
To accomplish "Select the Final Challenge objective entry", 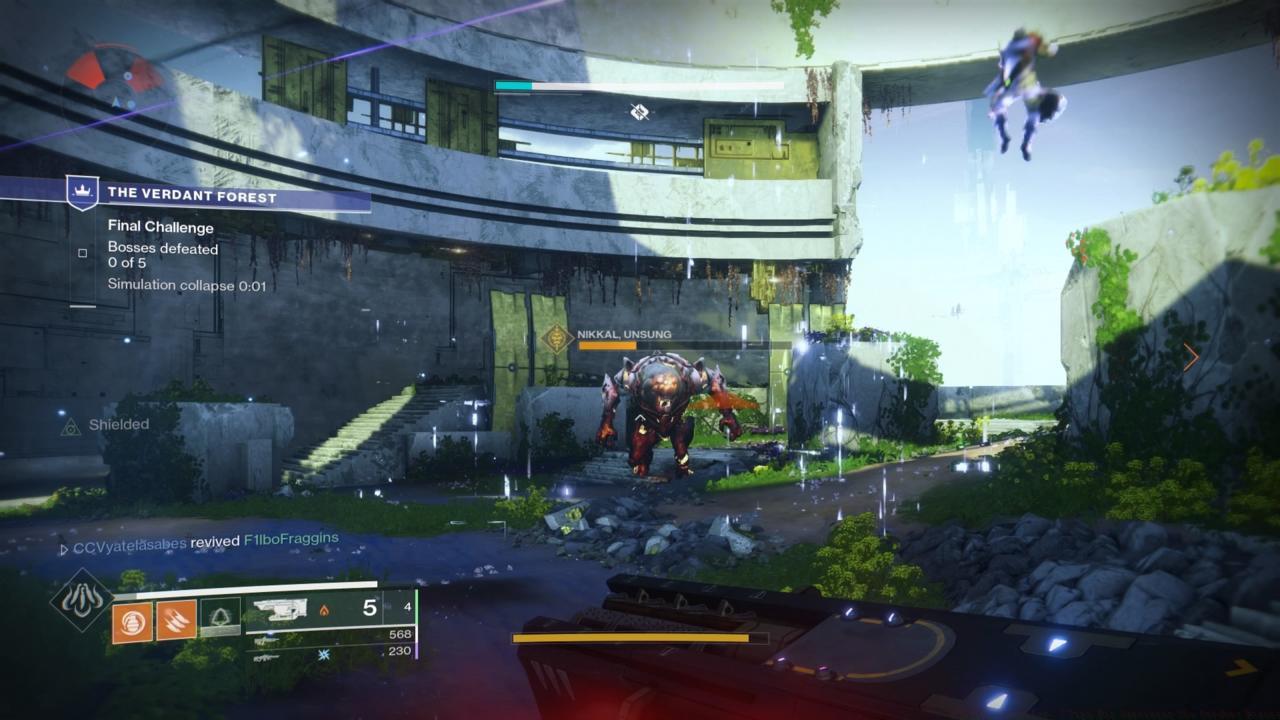I will [160, 227].
